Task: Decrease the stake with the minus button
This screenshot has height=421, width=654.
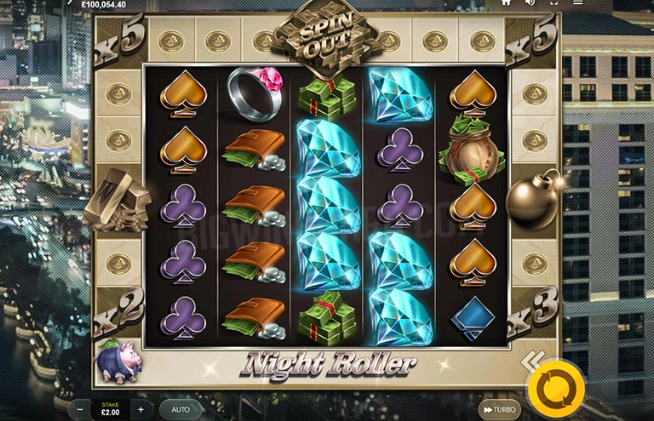Action: (81, 410)
